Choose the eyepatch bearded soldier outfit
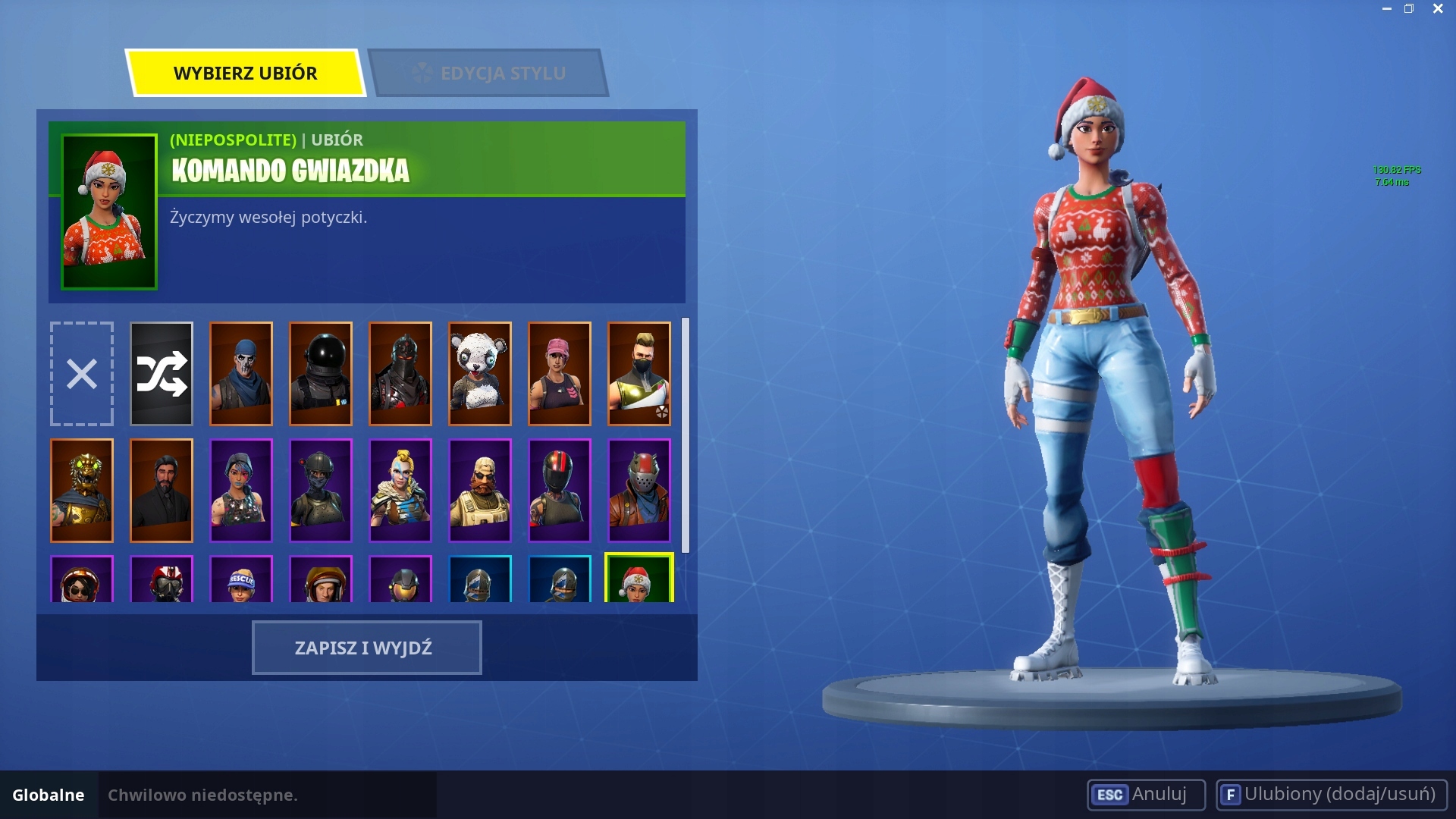The height and width of the screenshot is (819, 1456). click(x=480, y=491)
